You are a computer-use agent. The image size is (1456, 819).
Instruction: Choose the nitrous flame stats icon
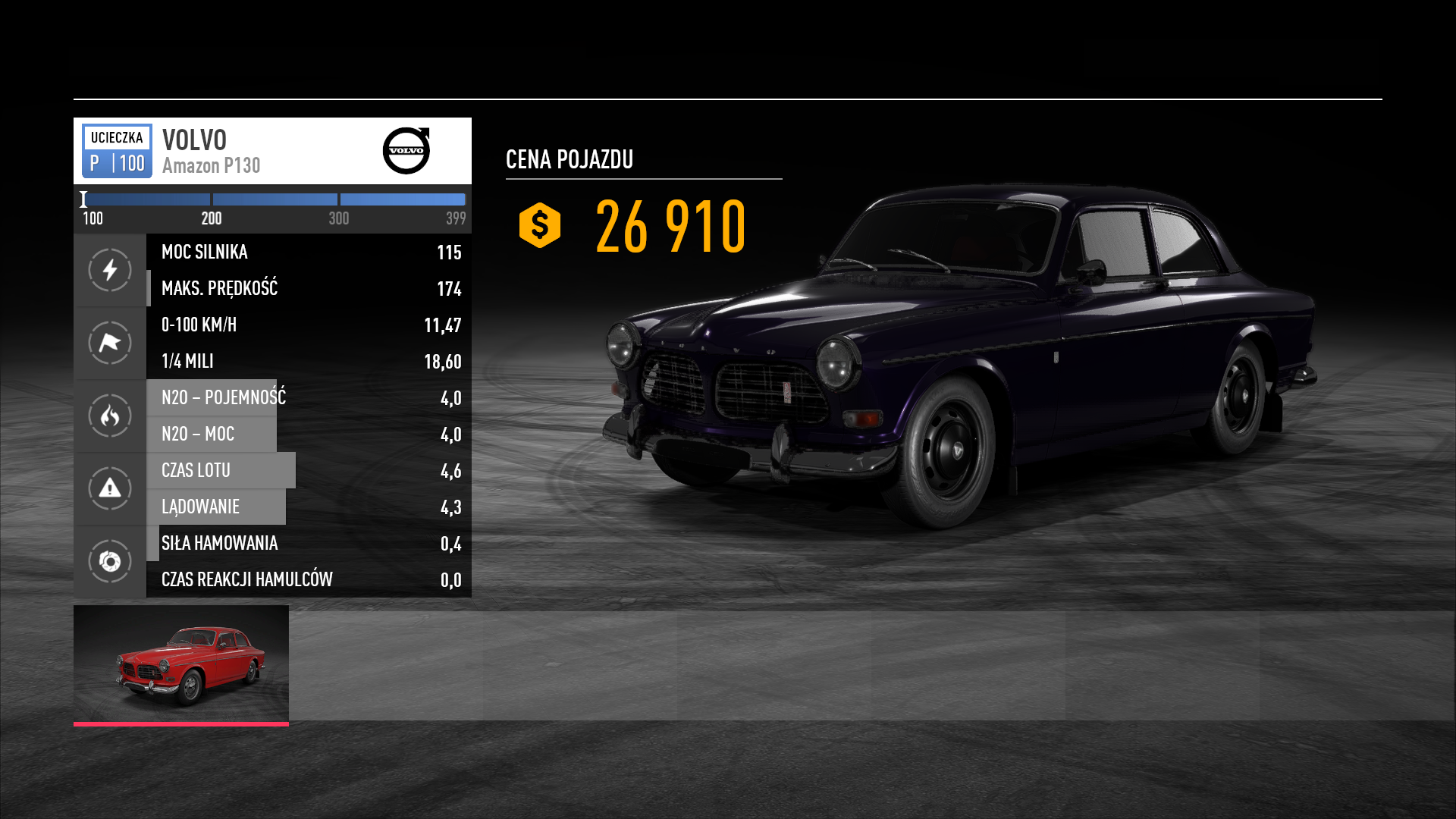tap(110, 416)
